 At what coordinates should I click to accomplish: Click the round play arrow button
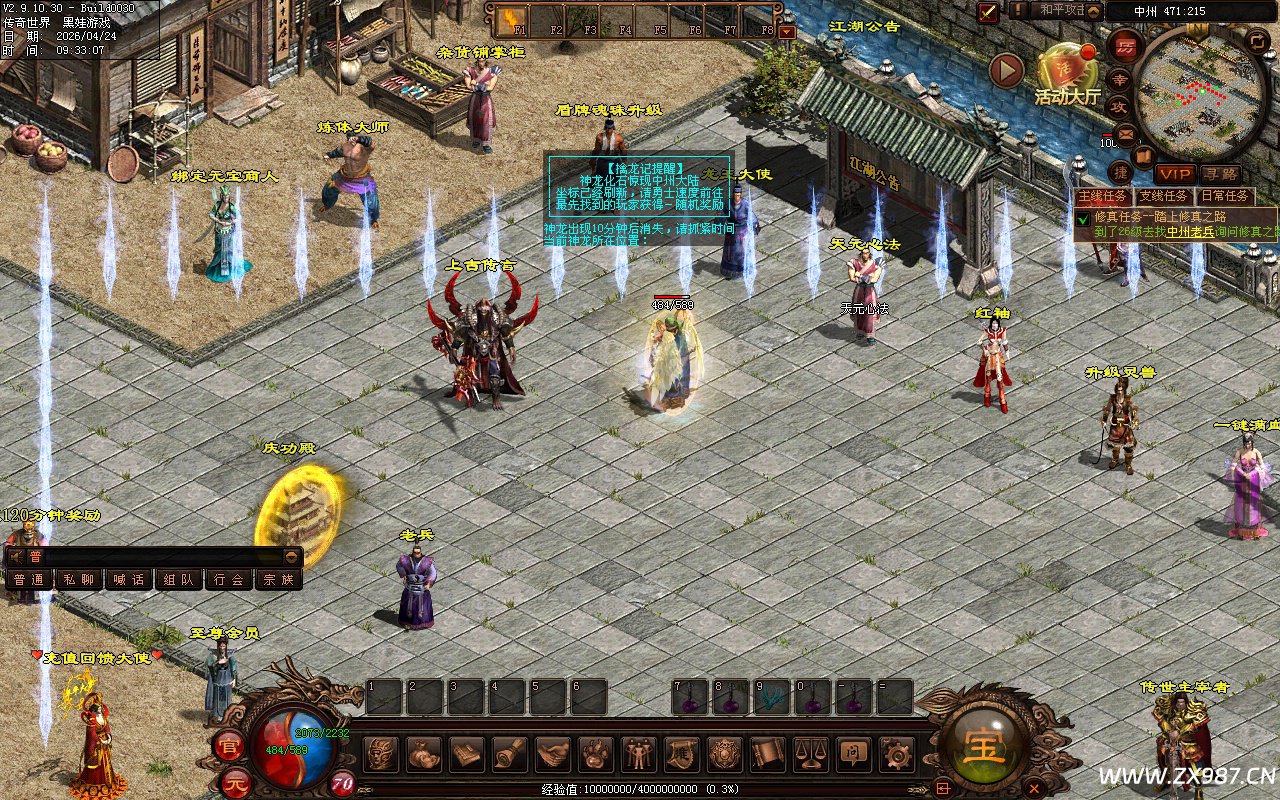(1006, 70)
